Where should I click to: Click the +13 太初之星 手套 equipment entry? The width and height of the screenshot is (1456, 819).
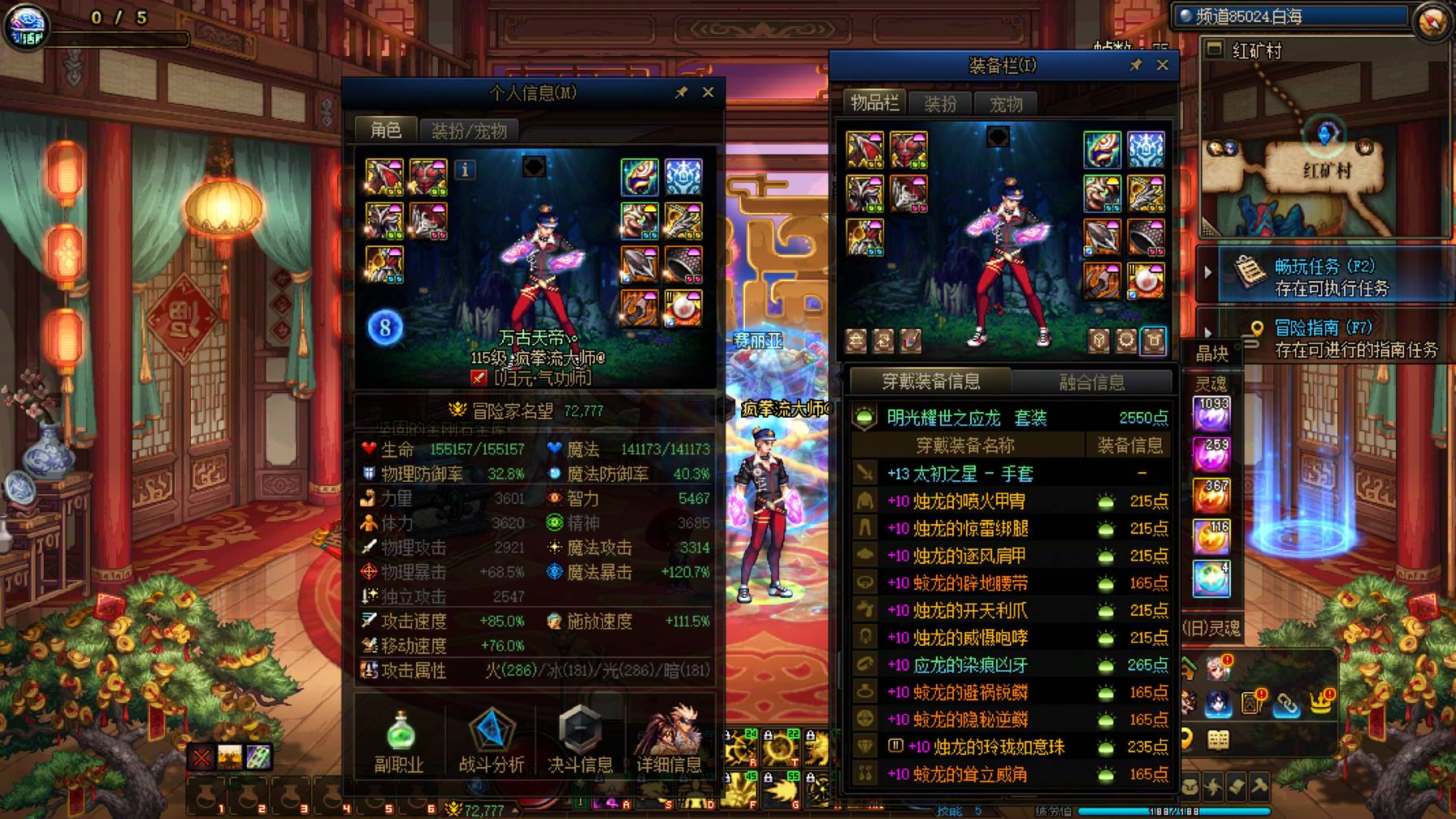[959, 473]
